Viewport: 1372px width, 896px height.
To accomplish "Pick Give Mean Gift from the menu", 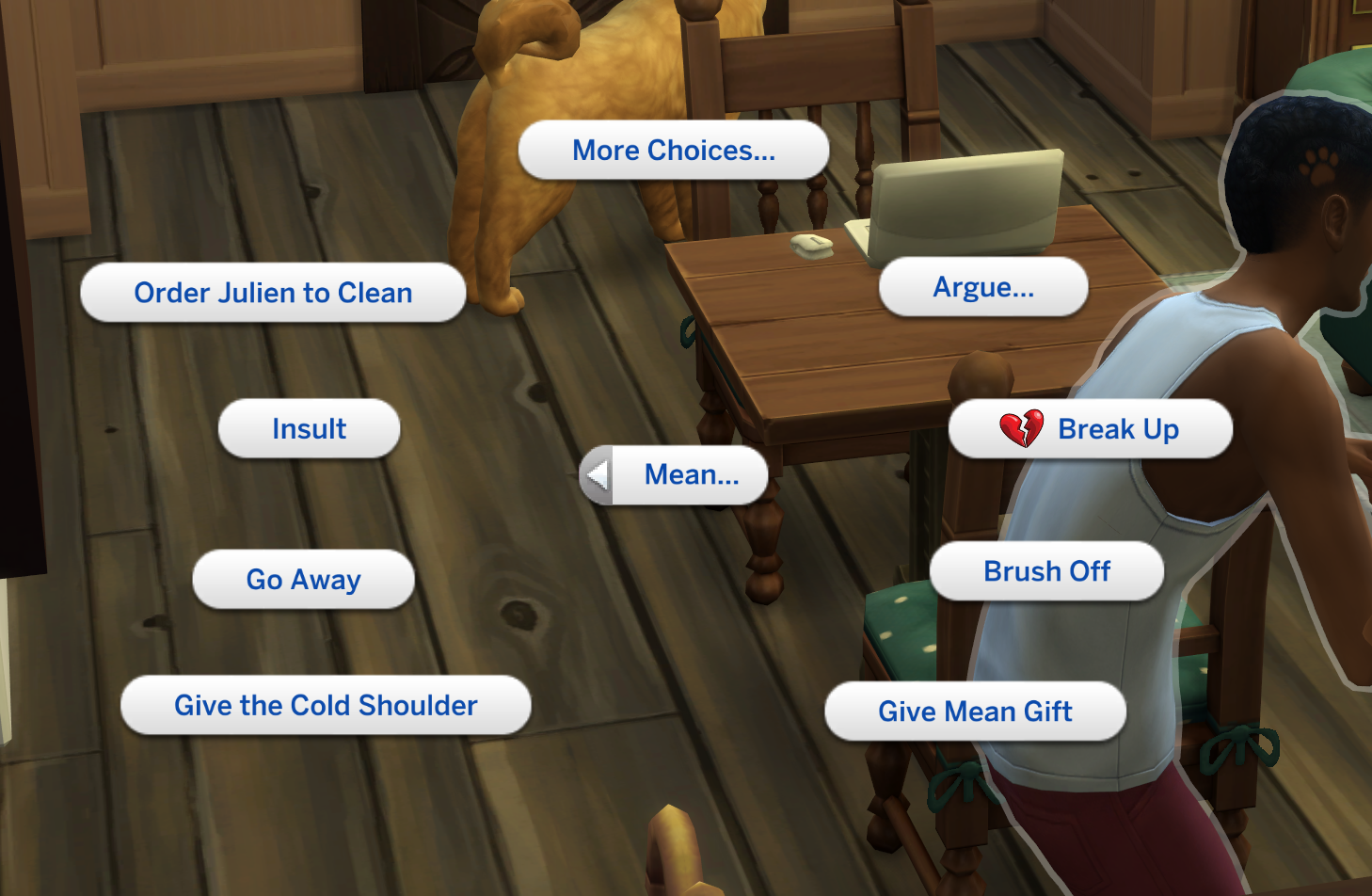I will pos(975,712).
